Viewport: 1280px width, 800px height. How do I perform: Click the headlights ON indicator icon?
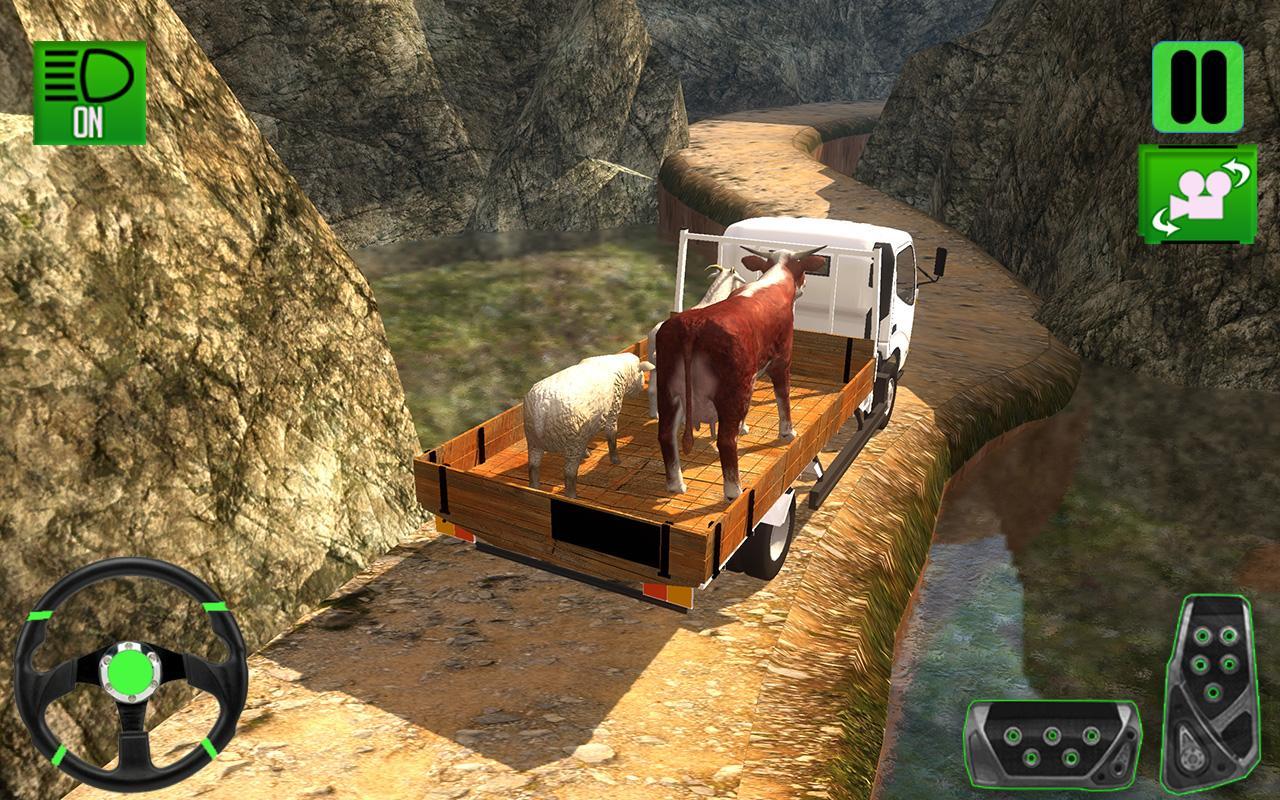coord(90,92)
